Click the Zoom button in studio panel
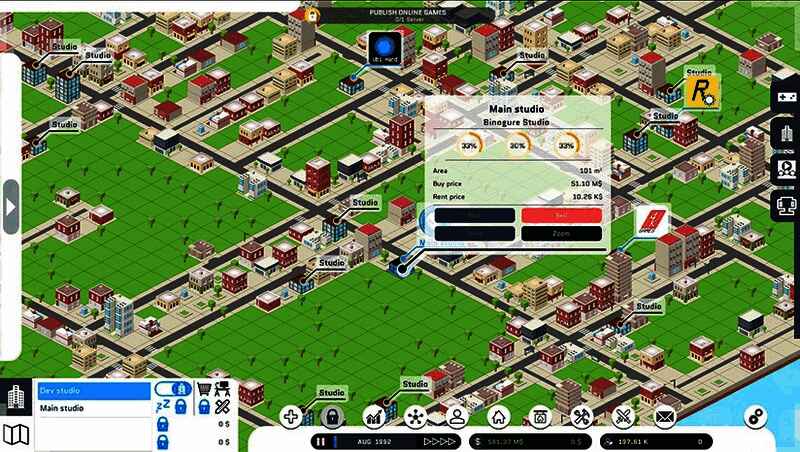Image resolution: width=800 pixels, height=452 pixels. click(561, 233)
